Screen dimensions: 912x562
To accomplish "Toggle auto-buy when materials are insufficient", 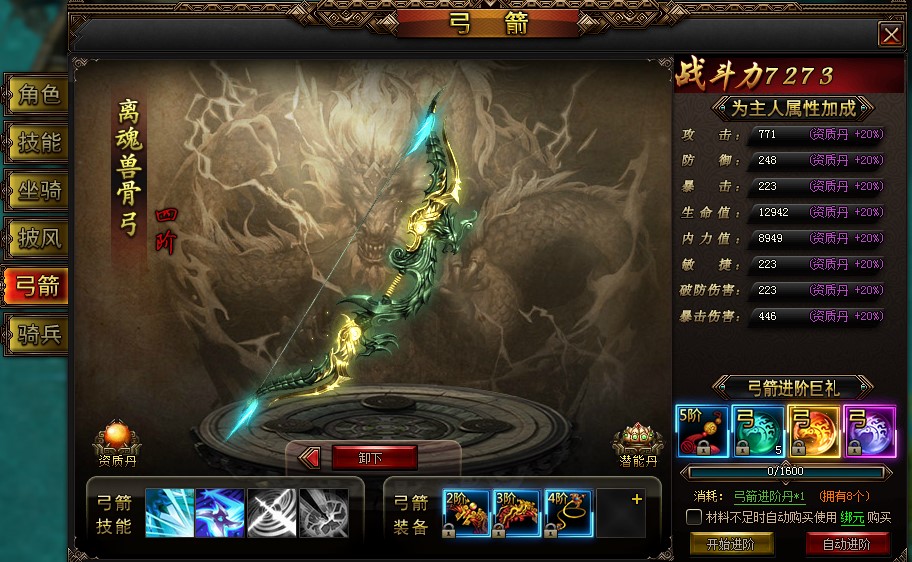I will coord(694,517).
